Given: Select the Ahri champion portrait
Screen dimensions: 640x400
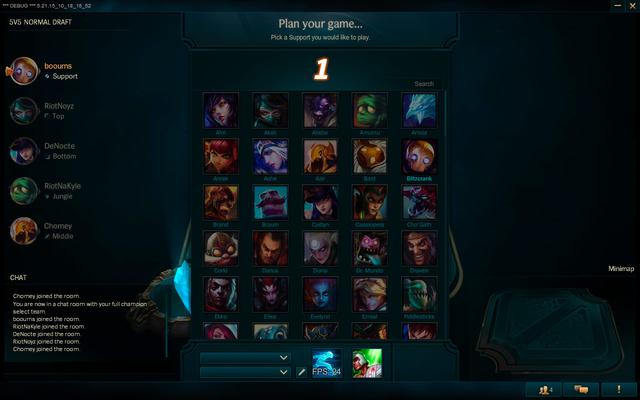Looking at the screenshot, I should [220, 109].
